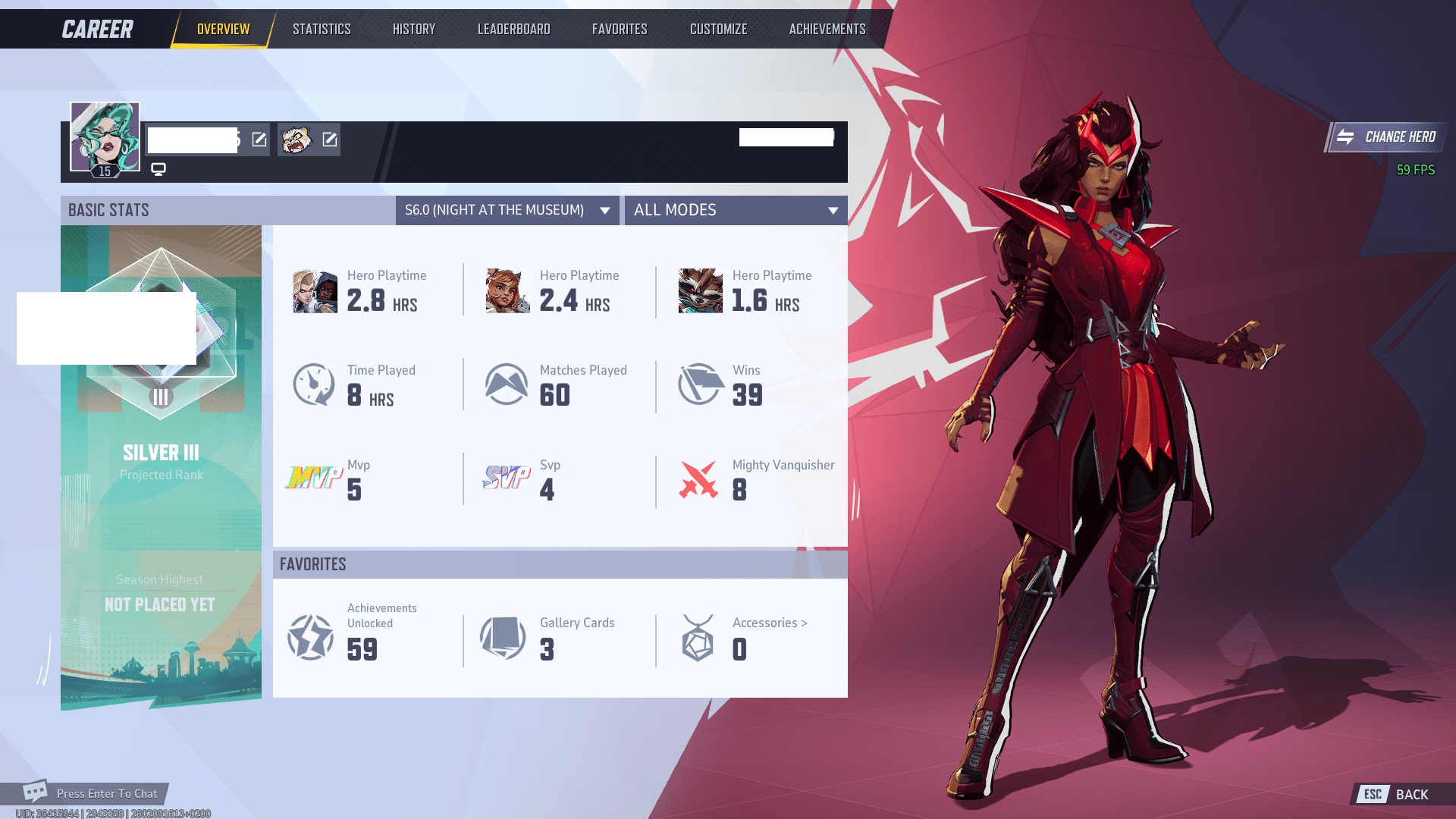
Task: Click the avatar edit pencil icon
Action: coord(329,140)
